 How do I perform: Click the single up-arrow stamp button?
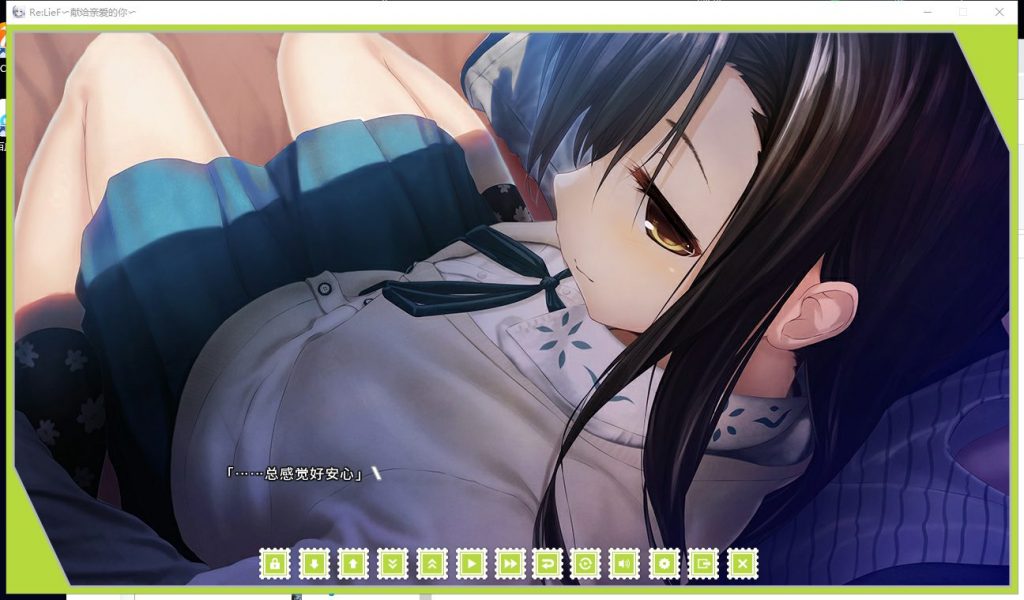pyautogui.click(x=352, y=564)
